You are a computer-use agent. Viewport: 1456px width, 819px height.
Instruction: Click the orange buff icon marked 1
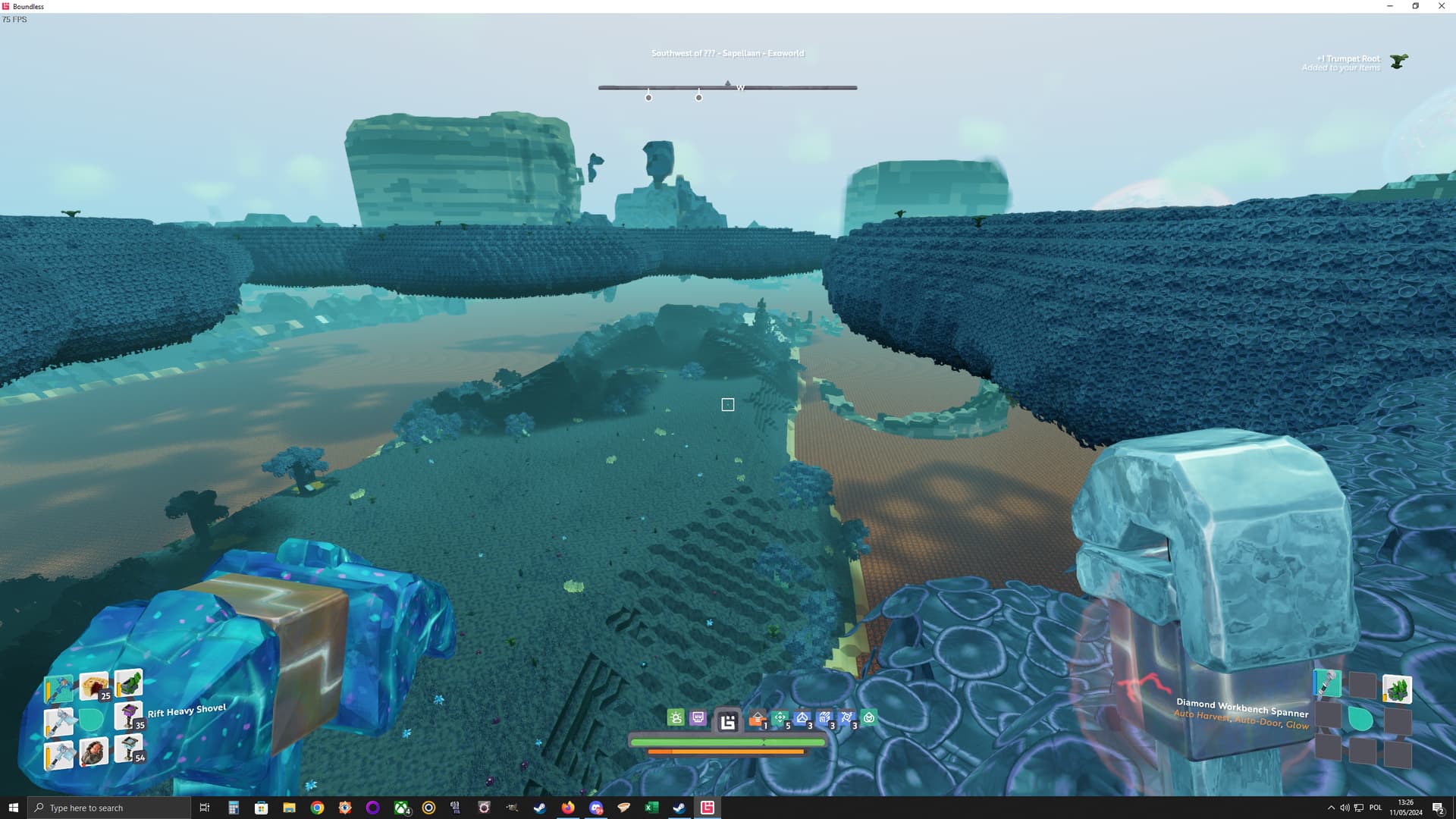757,719
